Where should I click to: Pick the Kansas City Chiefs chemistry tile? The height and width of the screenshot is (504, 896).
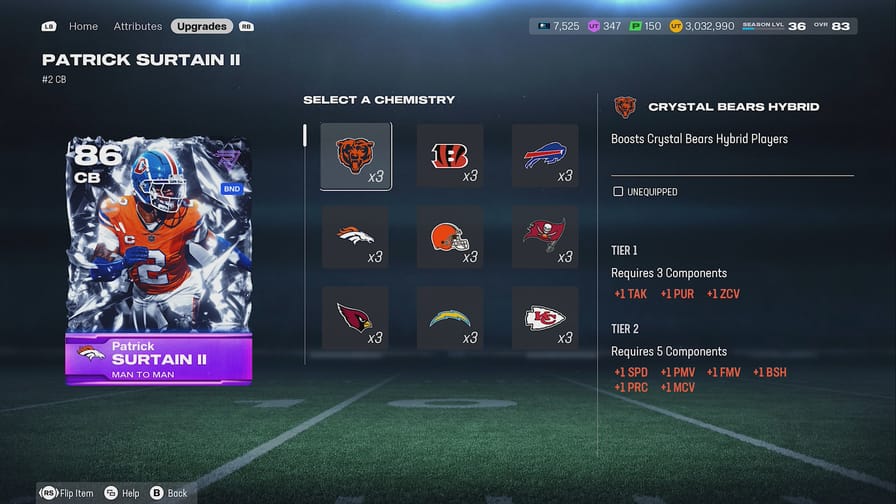coord(545,318)
